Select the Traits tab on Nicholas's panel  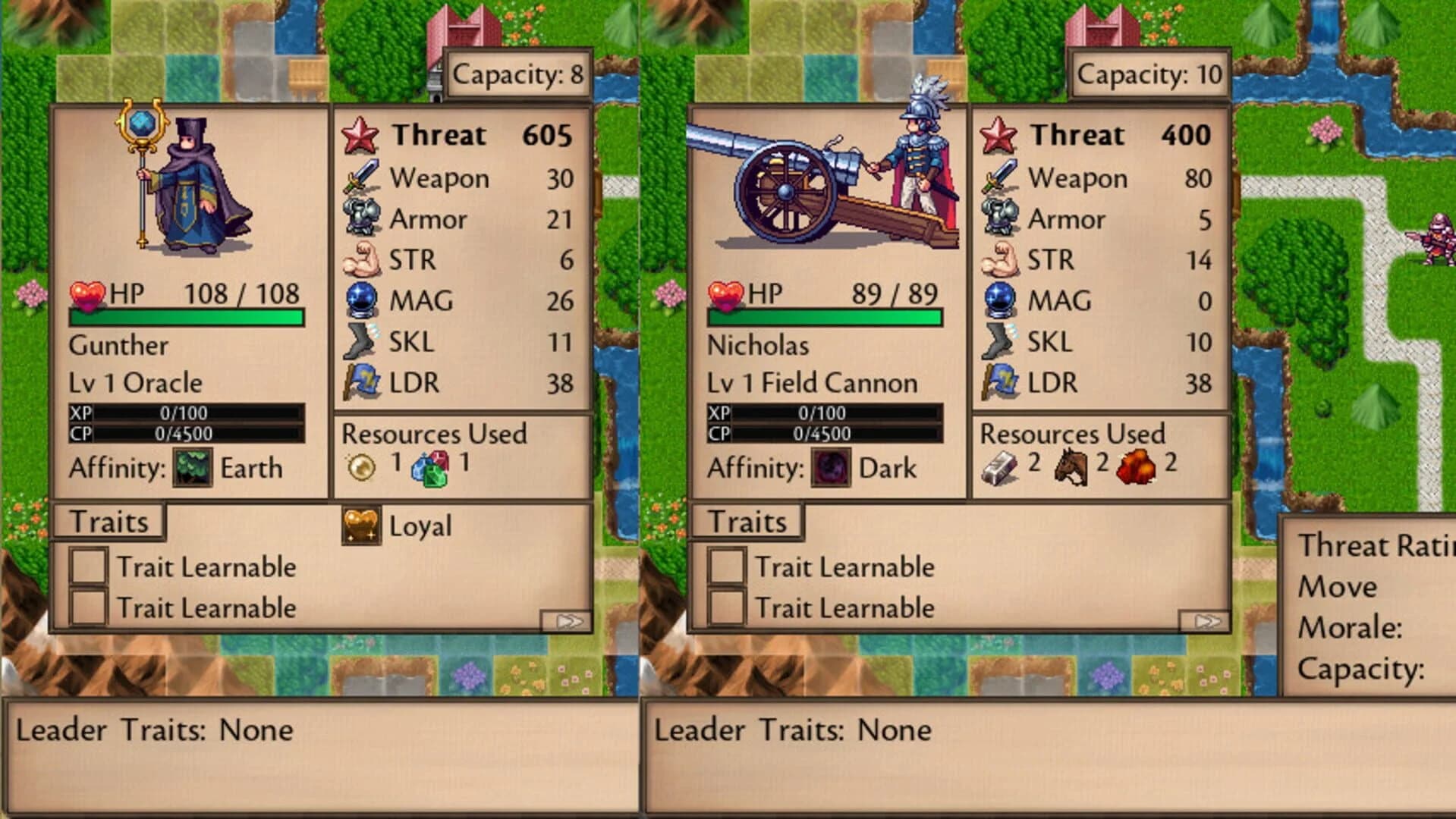tap(747, 520)
